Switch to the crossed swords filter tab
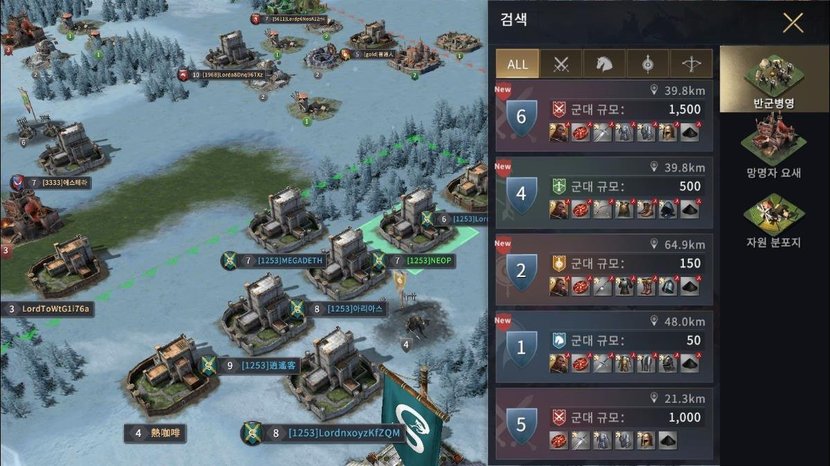This screenshot has height=466, width=830. click(x=562, y=64)
